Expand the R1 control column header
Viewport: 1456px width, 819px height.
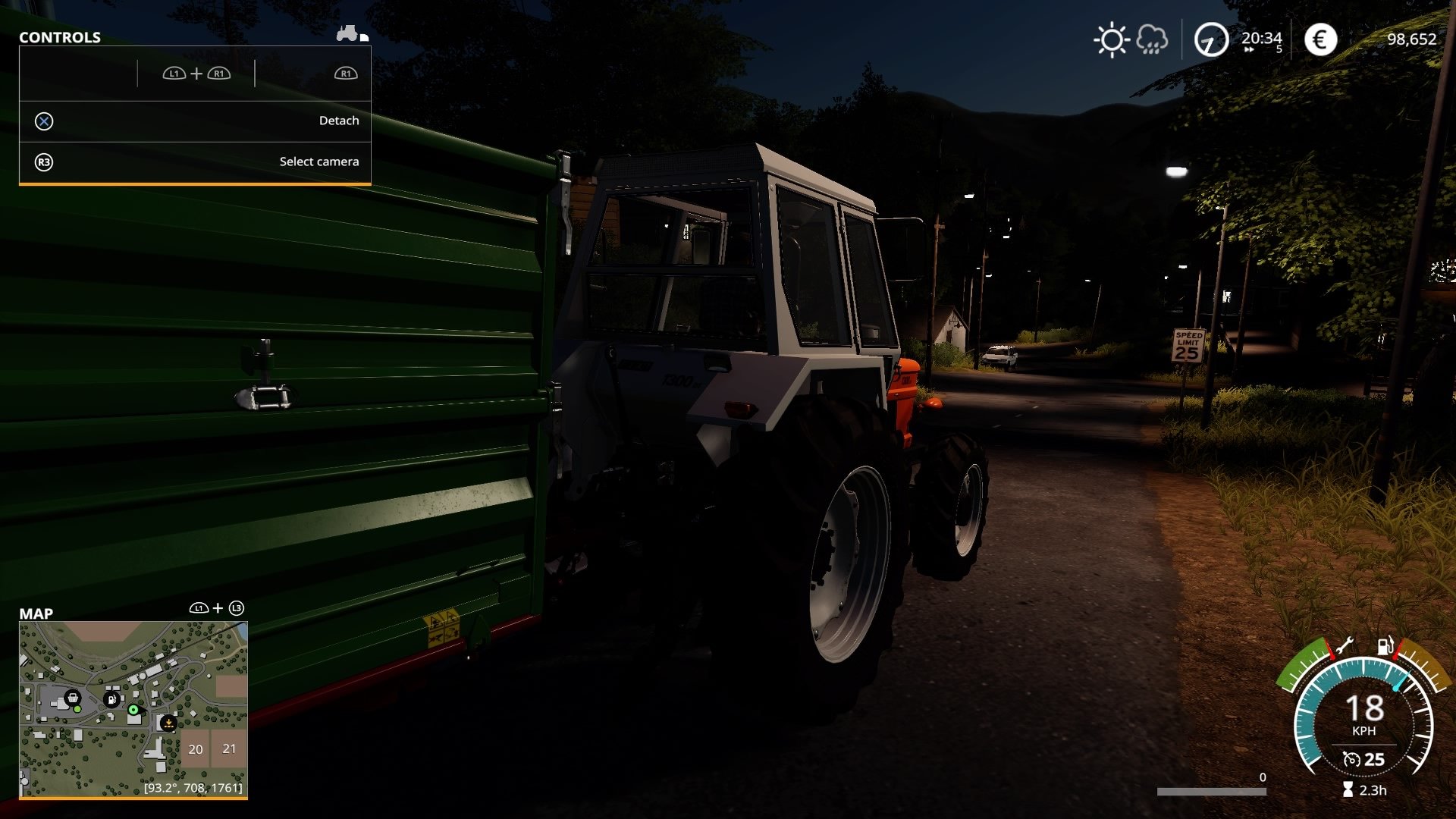346,74
